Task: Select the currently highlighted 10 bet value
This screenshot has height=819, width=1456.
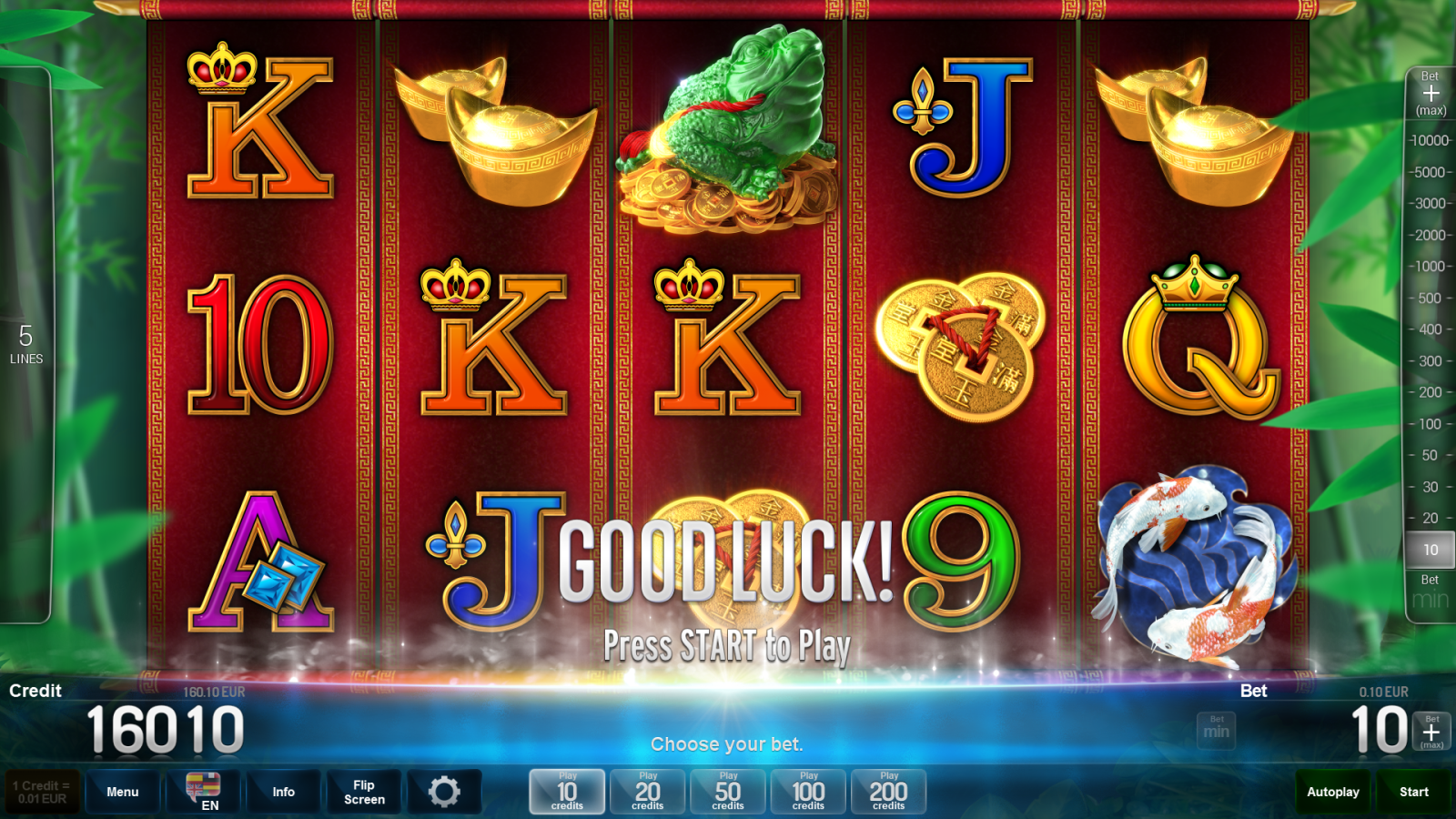Action: click(1430, 549)
